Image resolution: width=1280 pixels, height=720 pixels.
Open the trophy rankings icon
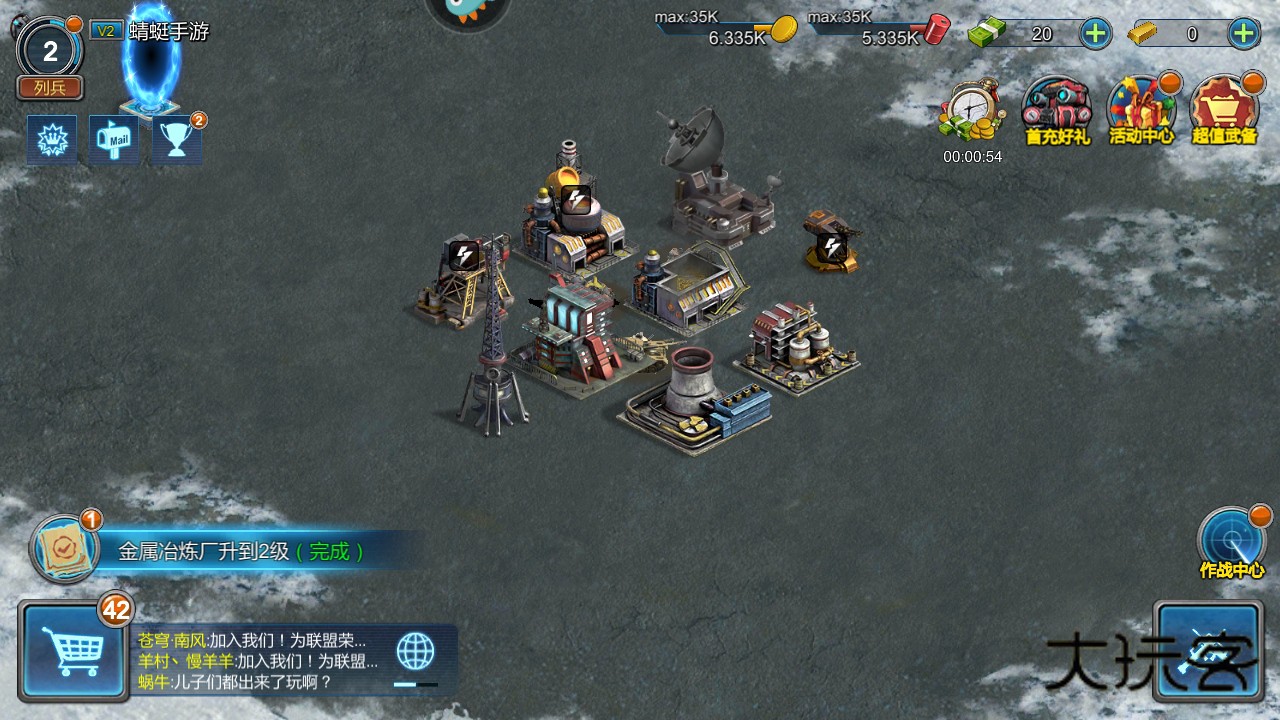point(177,140)
